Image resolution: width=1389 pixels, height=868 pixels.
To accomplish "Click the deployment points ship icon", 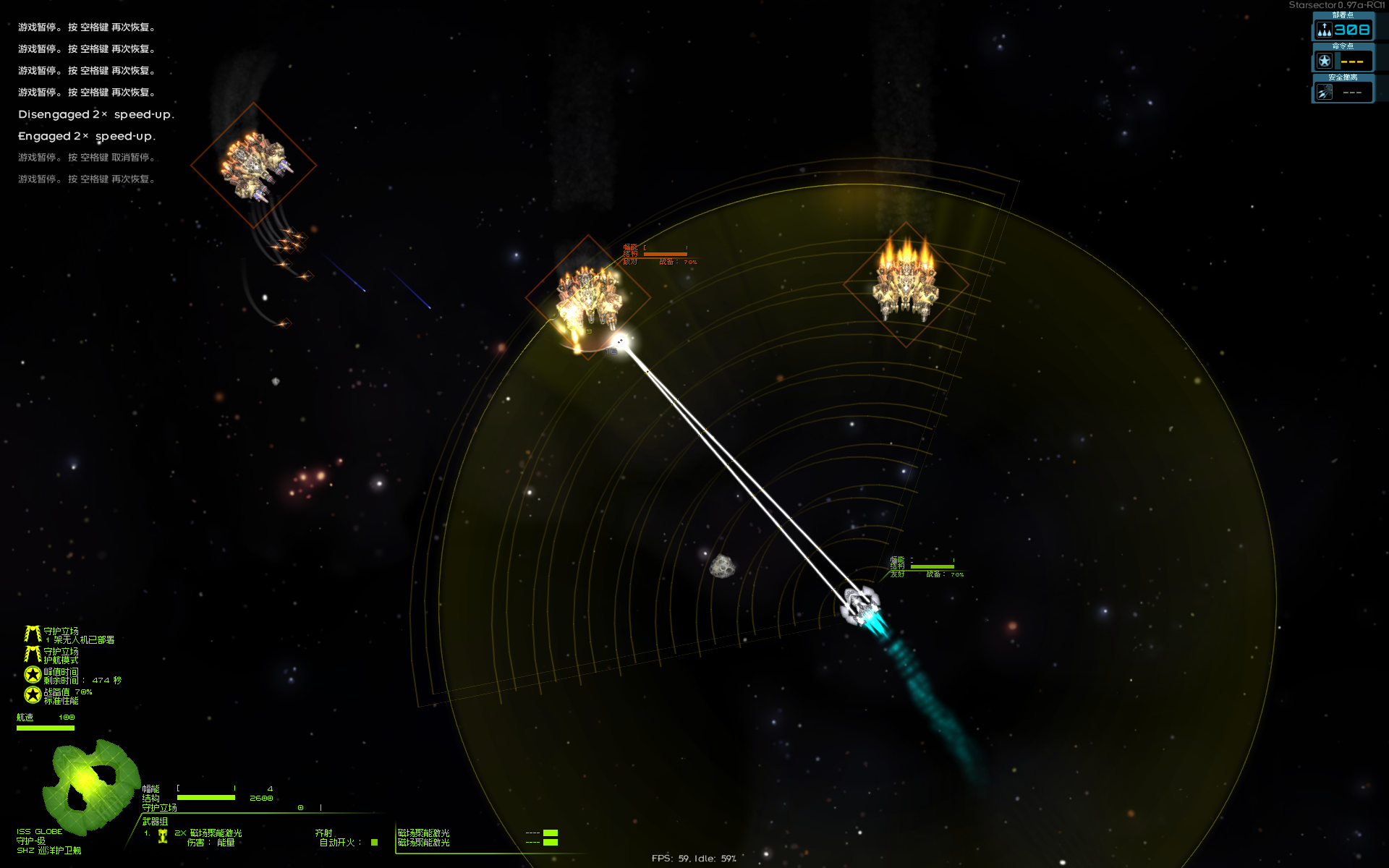I will pyautogui.click(x=1324, y=30).
